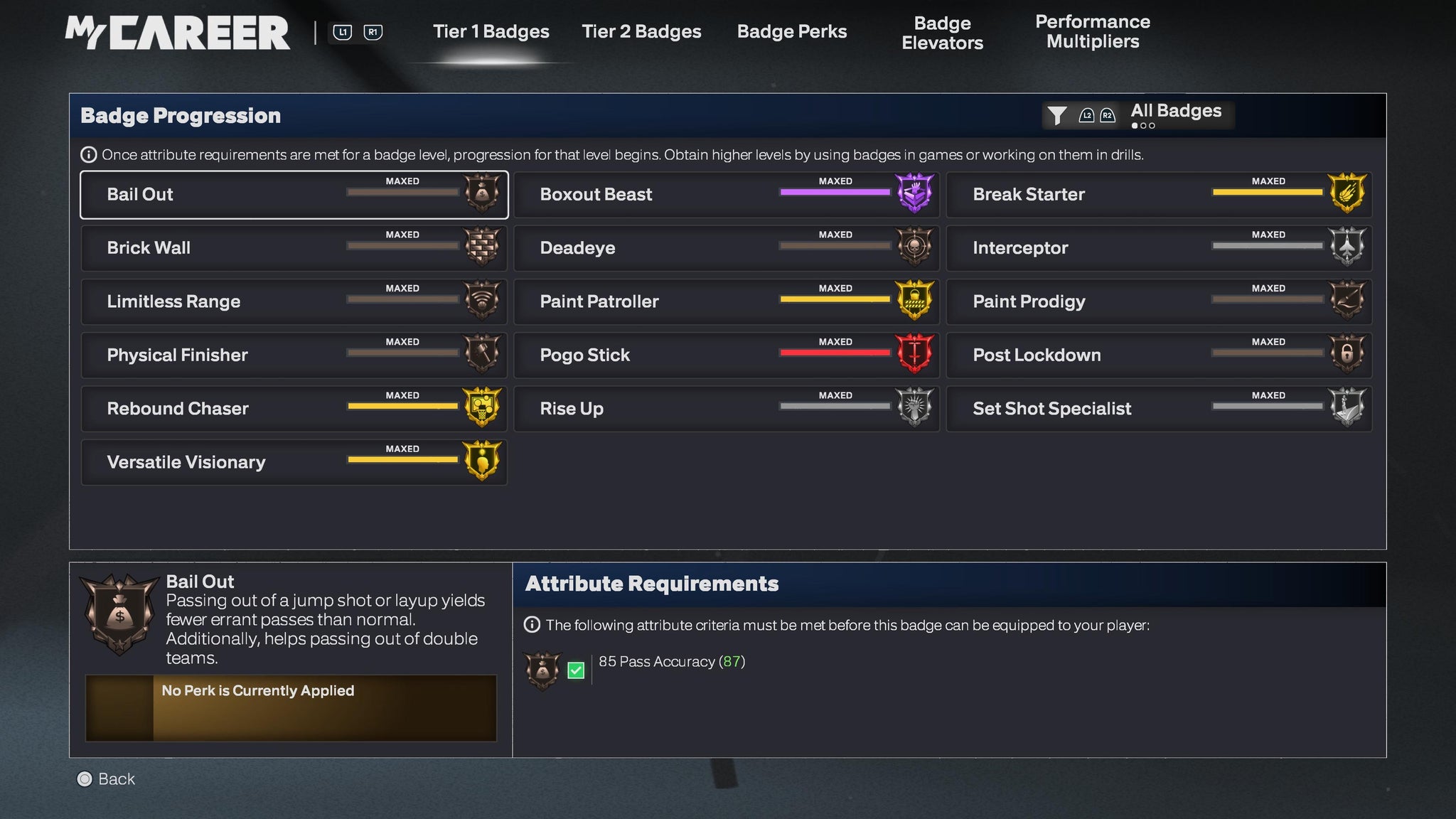Pick the Versatile Visionary badge

point(294,462)
